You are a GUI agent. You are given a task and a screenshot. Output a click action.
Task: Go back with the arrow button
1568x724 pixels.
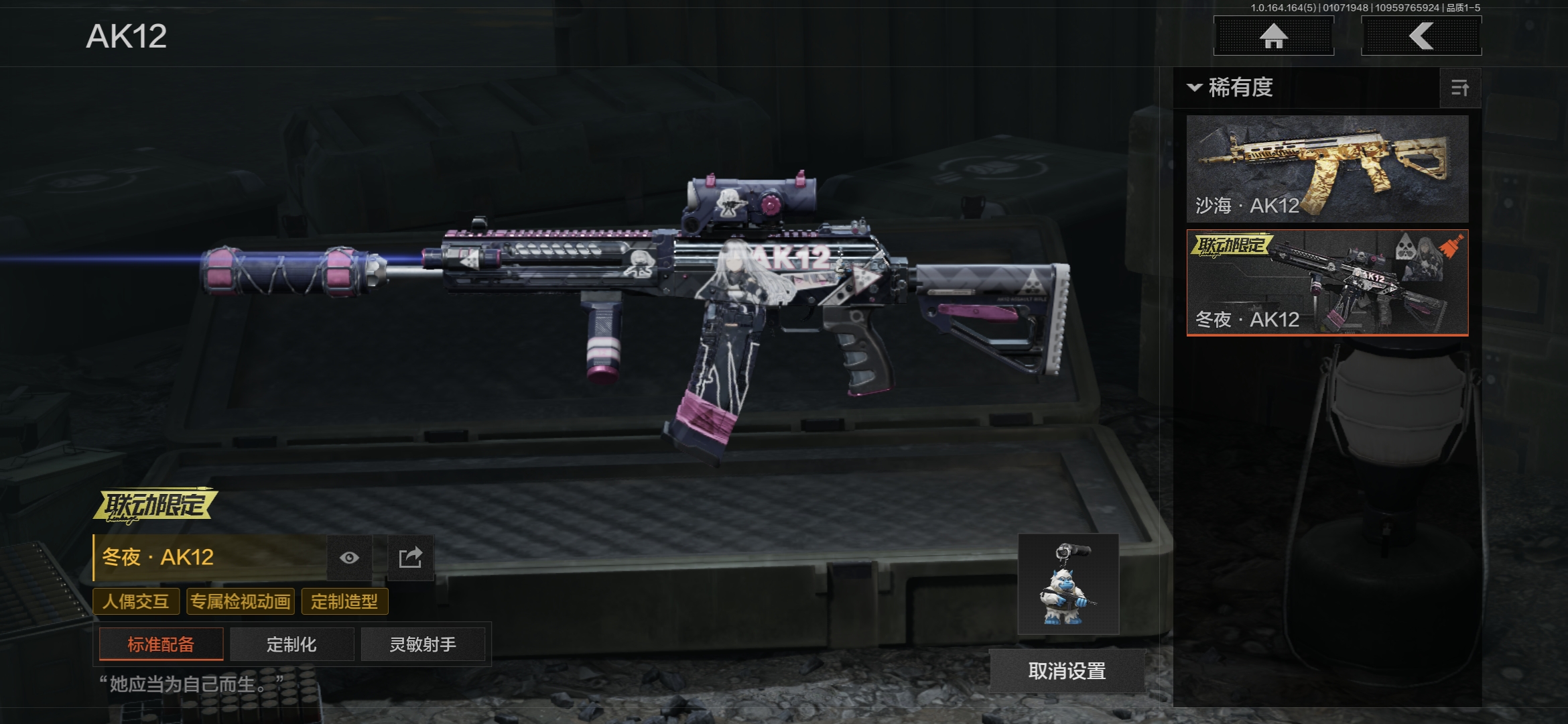point(1421,36)
